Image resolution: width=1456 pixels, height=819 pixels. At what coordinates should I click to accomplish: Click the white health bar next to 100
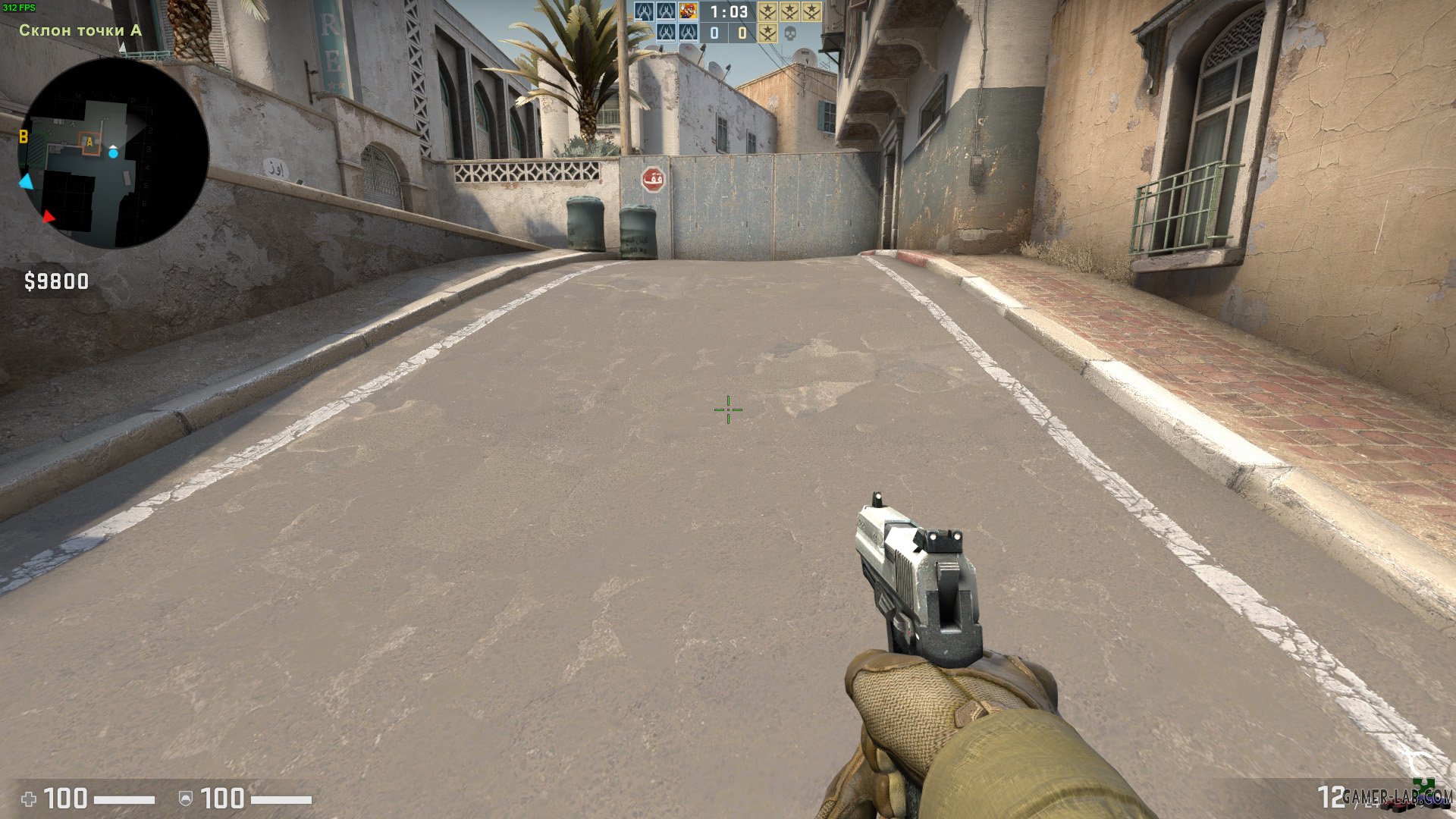124,799
